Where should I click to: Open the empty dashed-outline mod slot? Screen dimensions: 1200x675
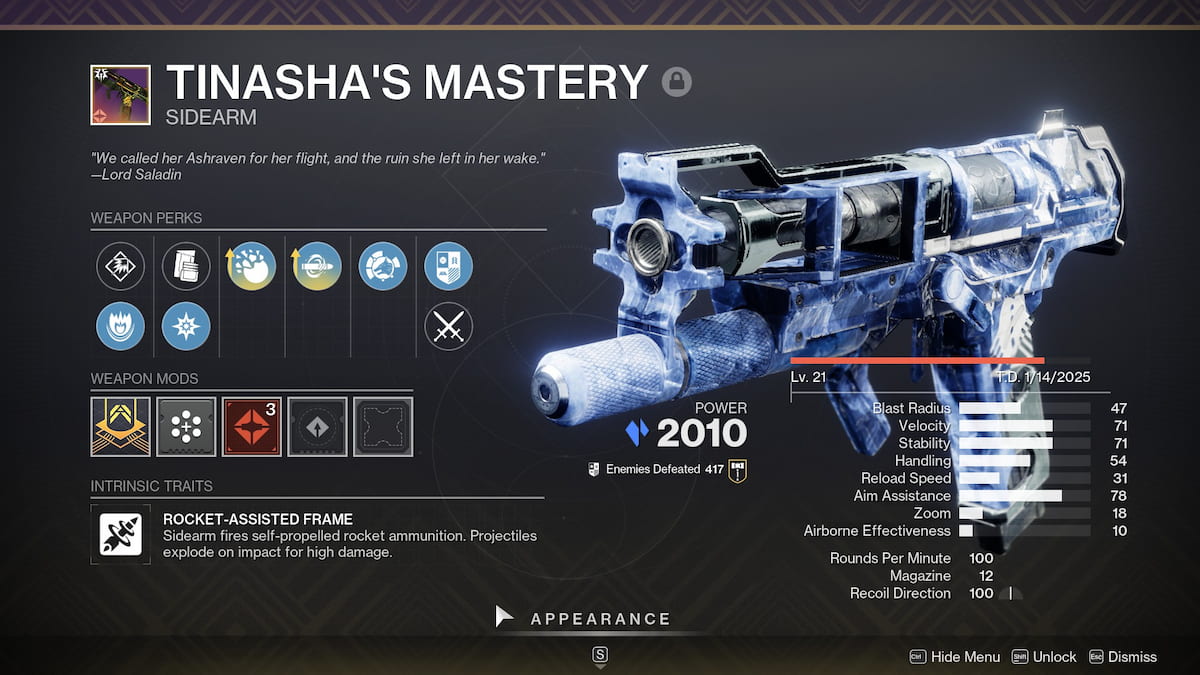tap(383, 427)
